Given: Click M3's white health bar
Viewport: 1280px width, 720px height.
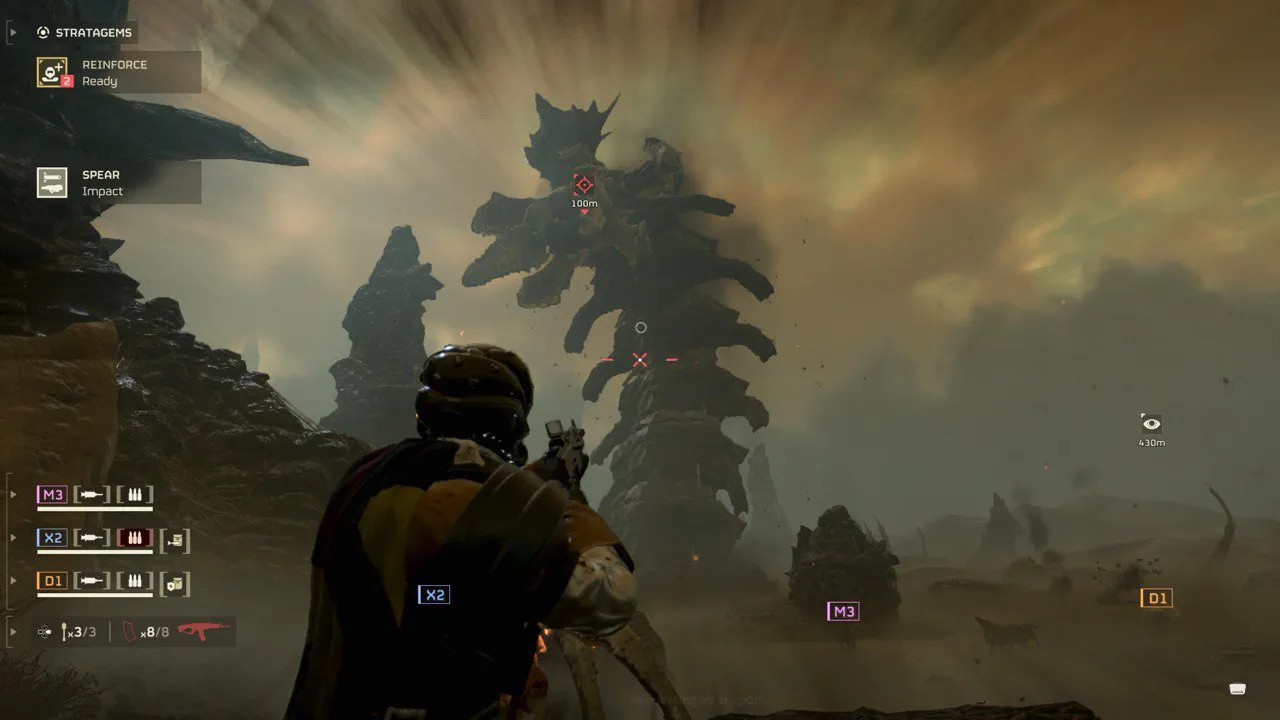Looking at the screenshot, I should (95, 508).
